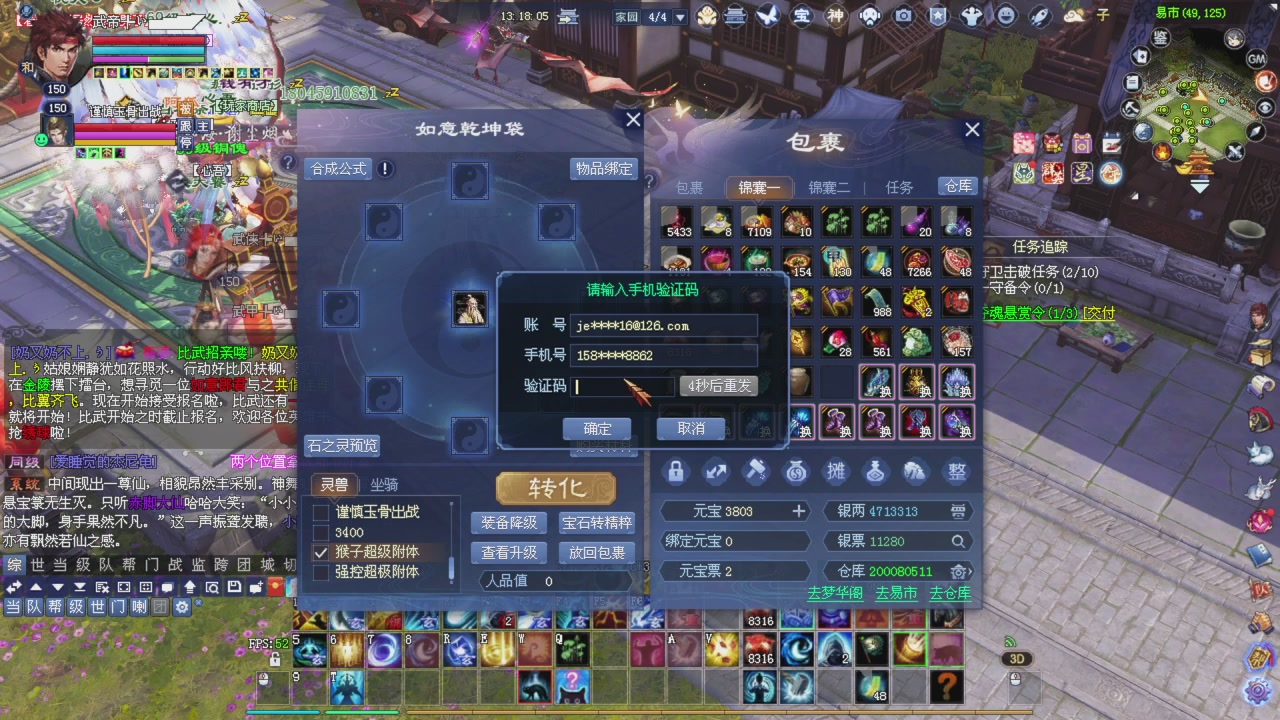Click 确定 to confirm the verification code
The height and width of the screenshot is (720, 1280).
click(x=596, y=428)
